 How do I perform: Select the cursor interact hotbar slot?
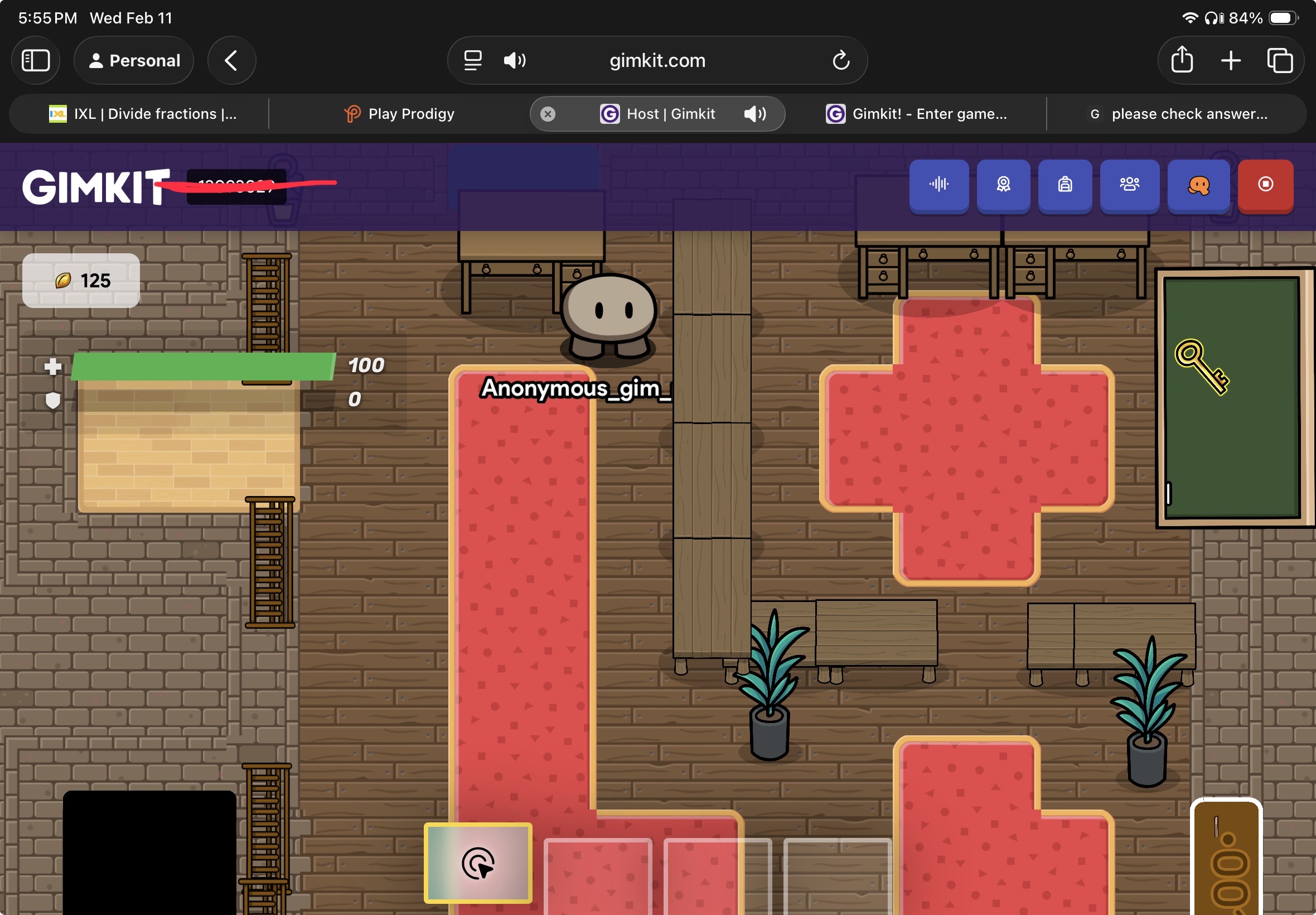point(478,862)
